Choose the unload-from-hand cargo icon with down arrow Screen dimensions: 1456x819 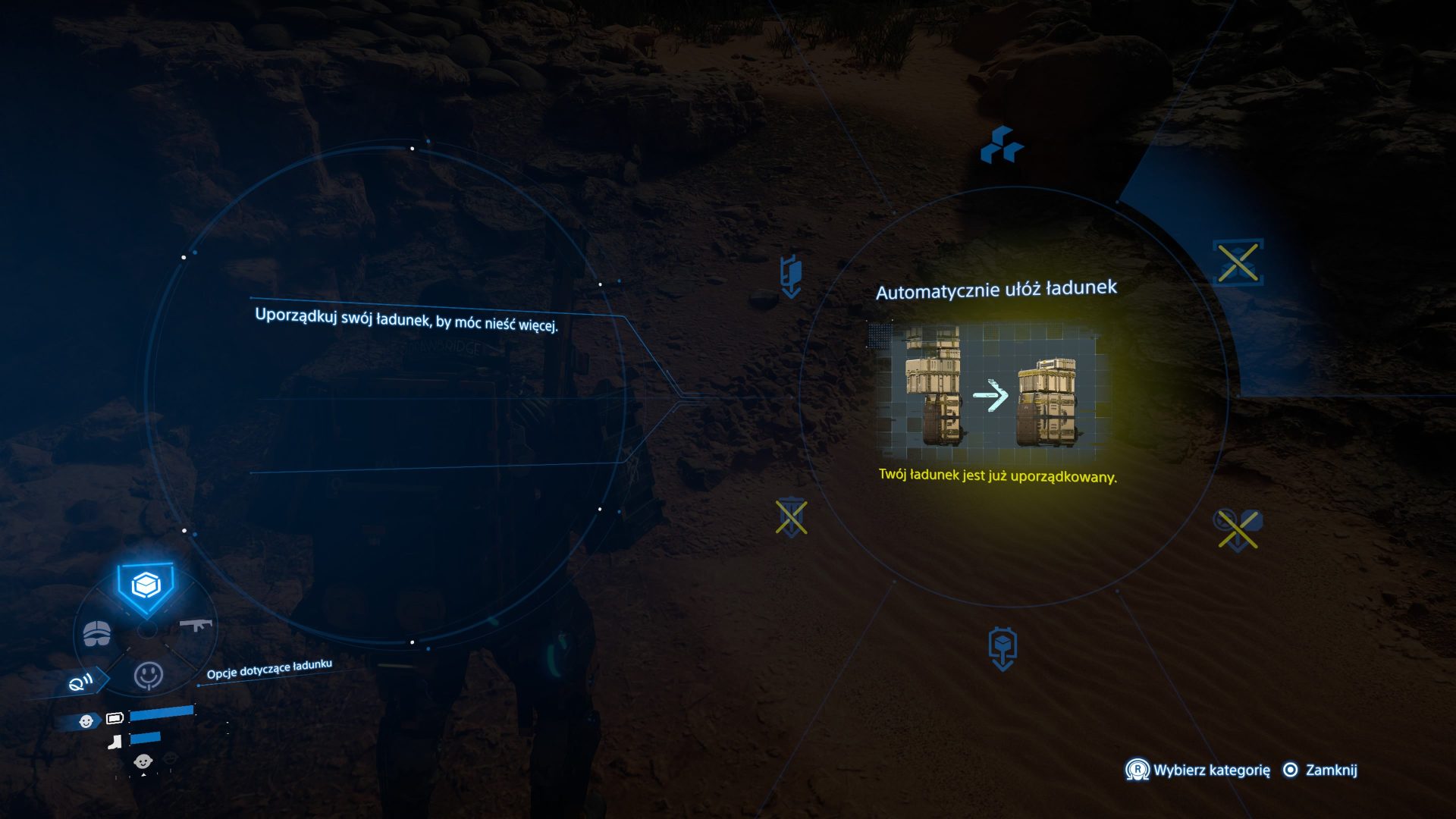(791, 276)
